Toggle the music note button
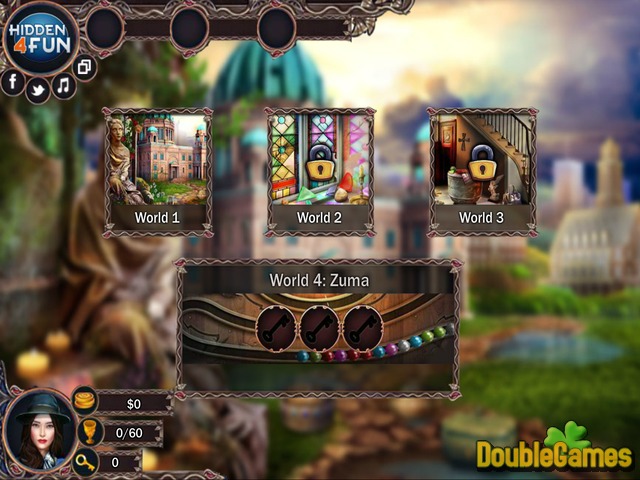 (x=64, y=85)
